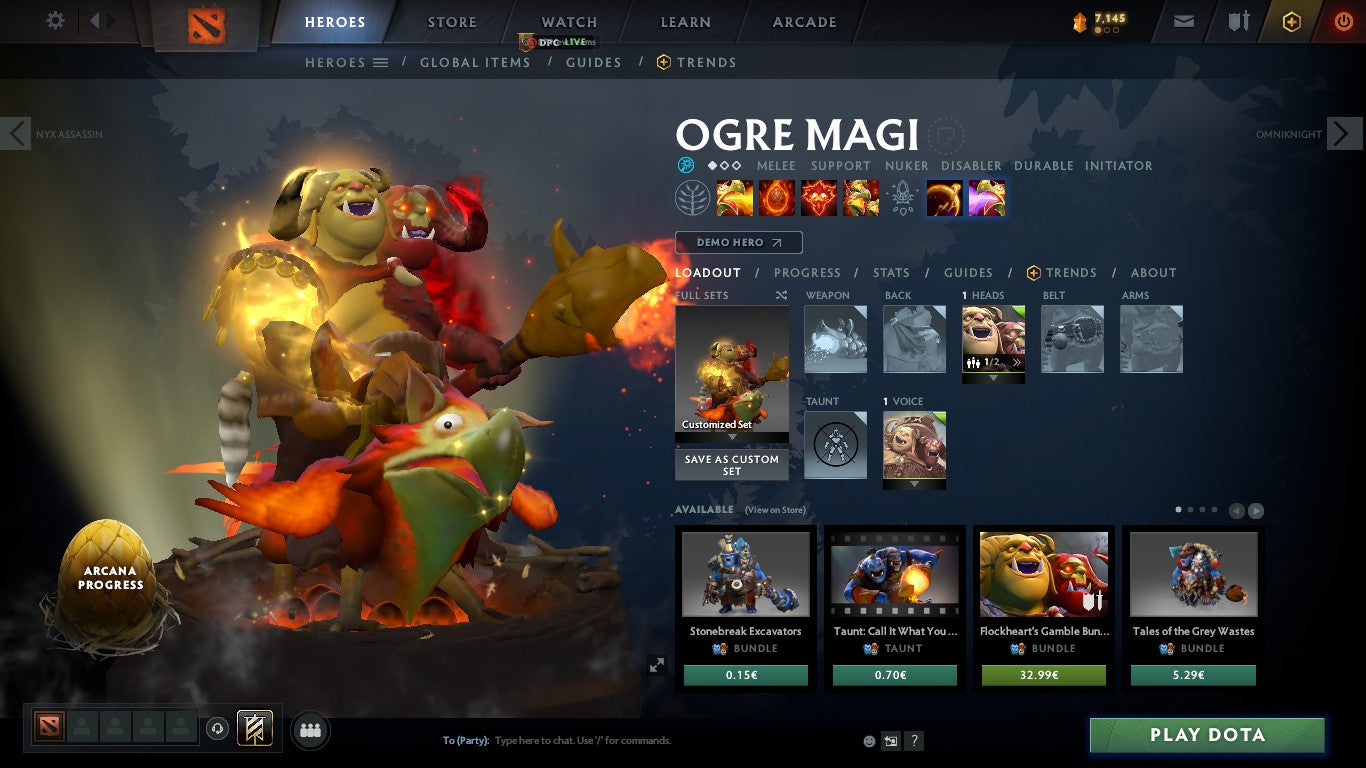The width and height of the screenshot is (1366, 768).
Task: Select the second pagination dot for available items
Action: 1191,509
